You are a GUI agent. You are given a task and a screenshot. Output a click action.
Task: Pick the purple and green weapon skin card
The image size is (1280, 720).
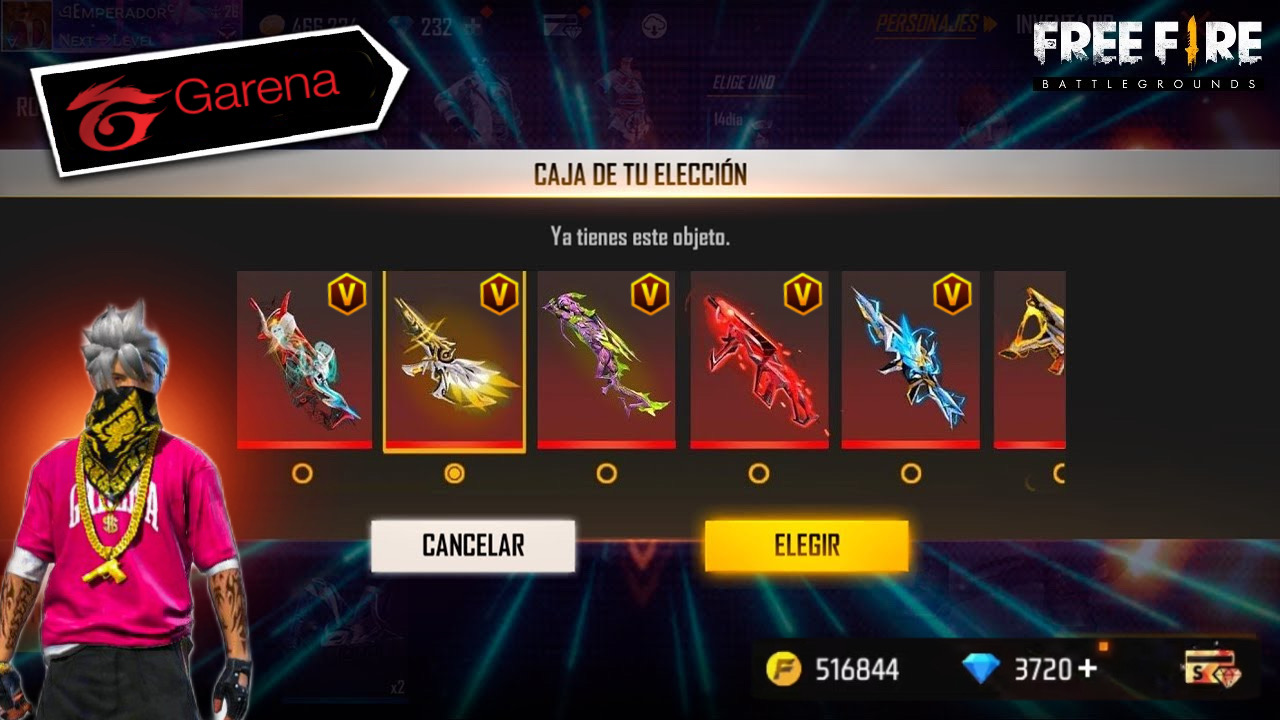[606, 360]
